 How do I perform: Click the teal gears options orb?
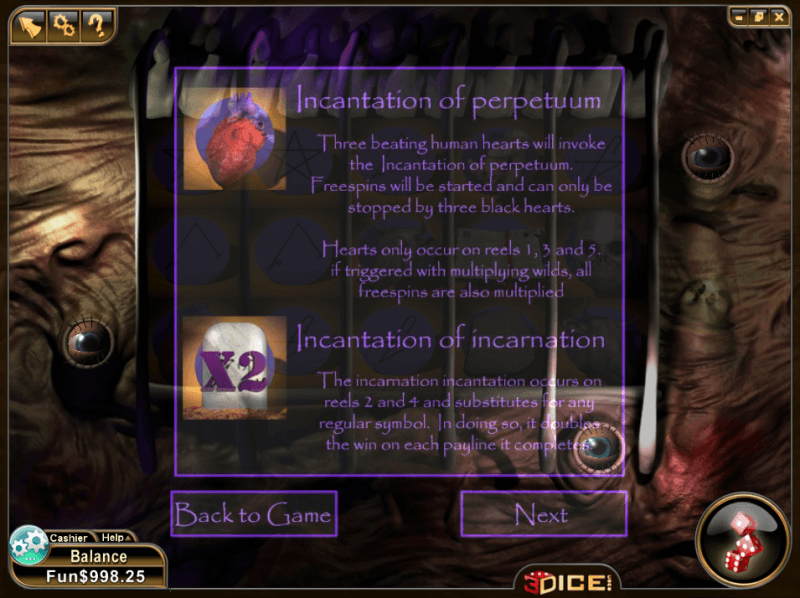(x=29, y=545)
